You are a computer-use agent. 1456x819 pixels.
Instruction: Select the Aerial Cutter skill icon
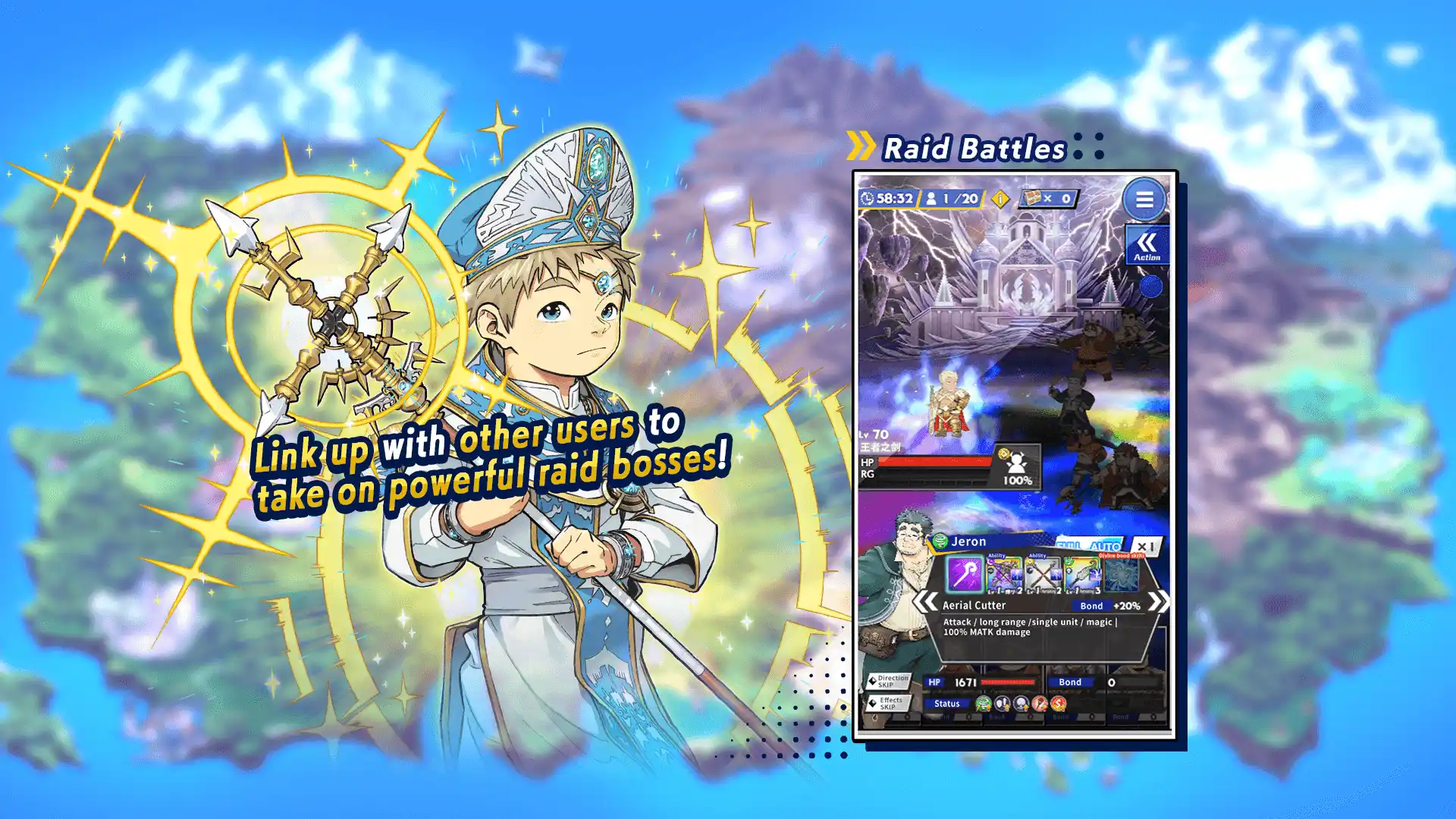point(965,575)
